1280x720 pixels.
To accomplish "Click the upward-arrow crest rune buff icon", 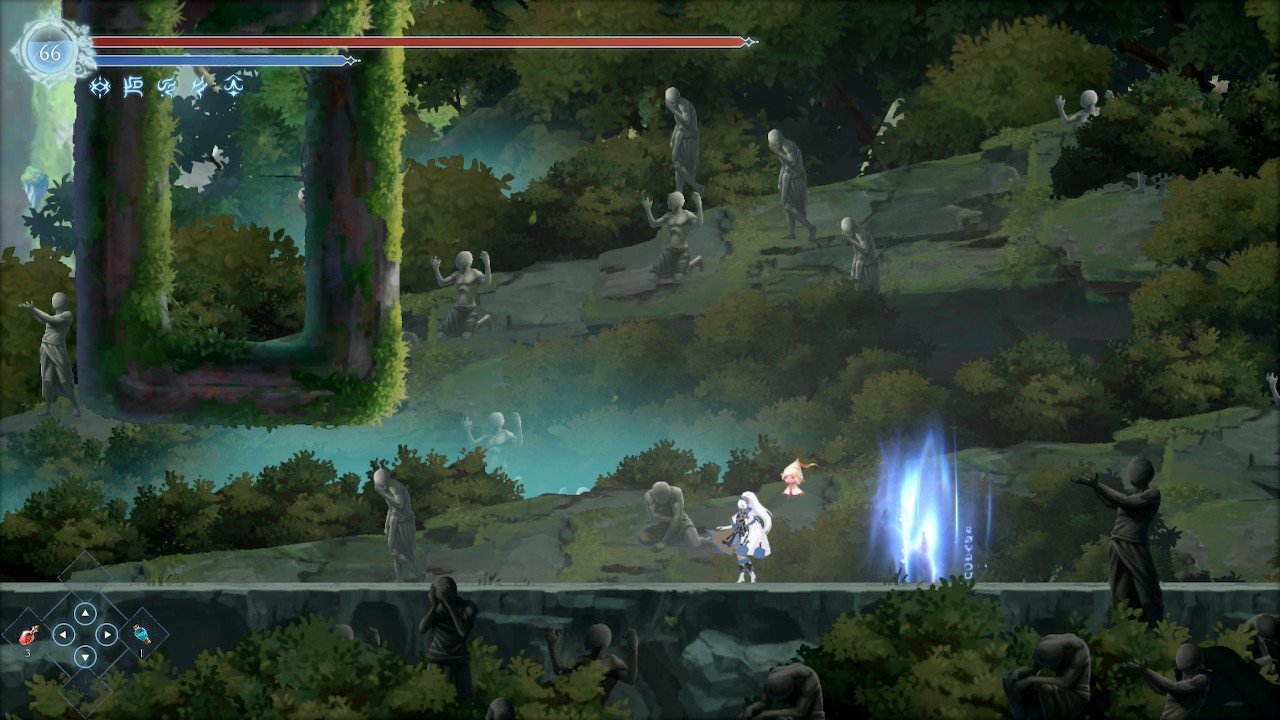I will coord(234,85).
